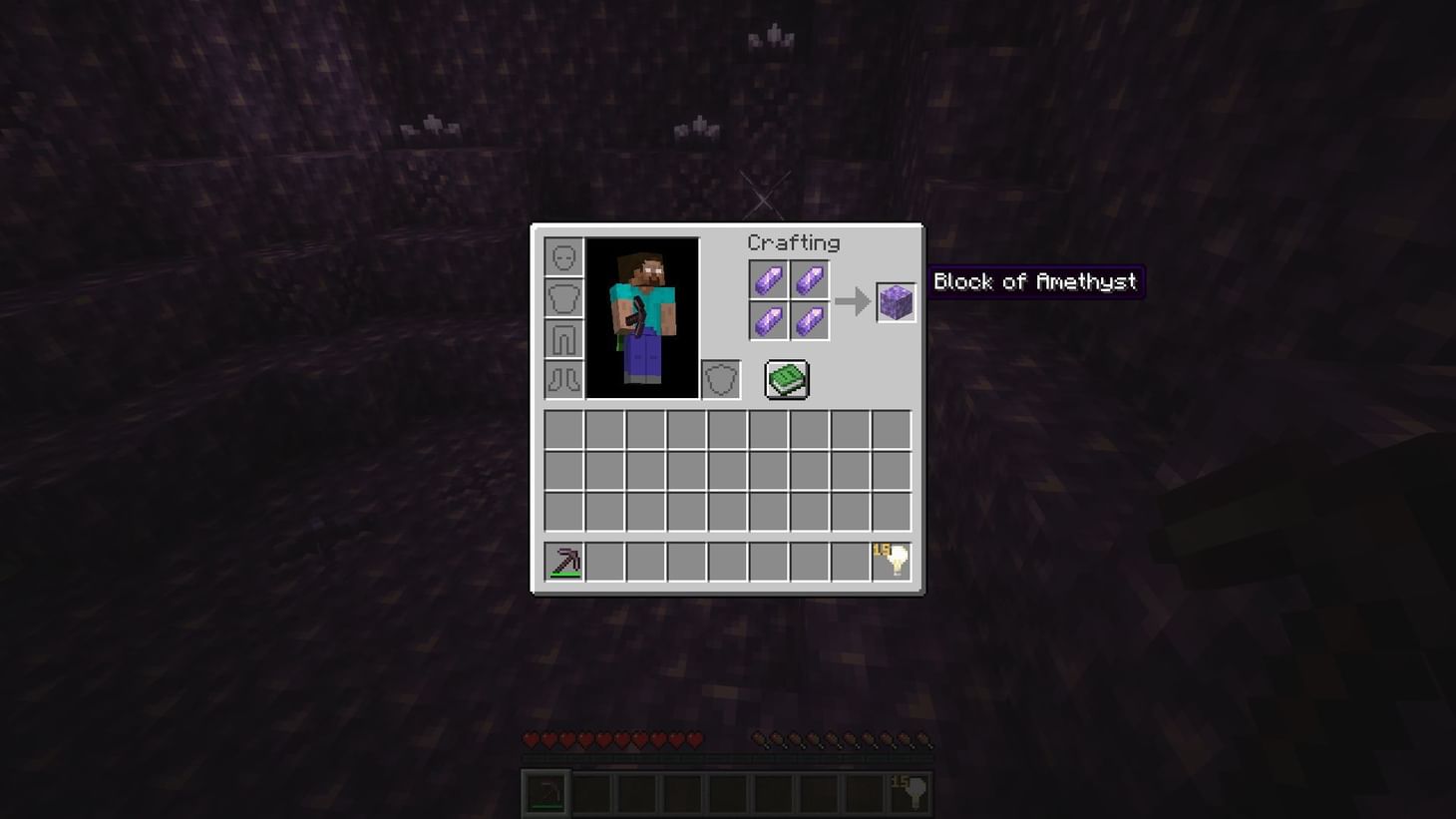This screenshot has height=819, width=1456.
Task: Open the green recipe book
Action: click(x=787, y=379)
